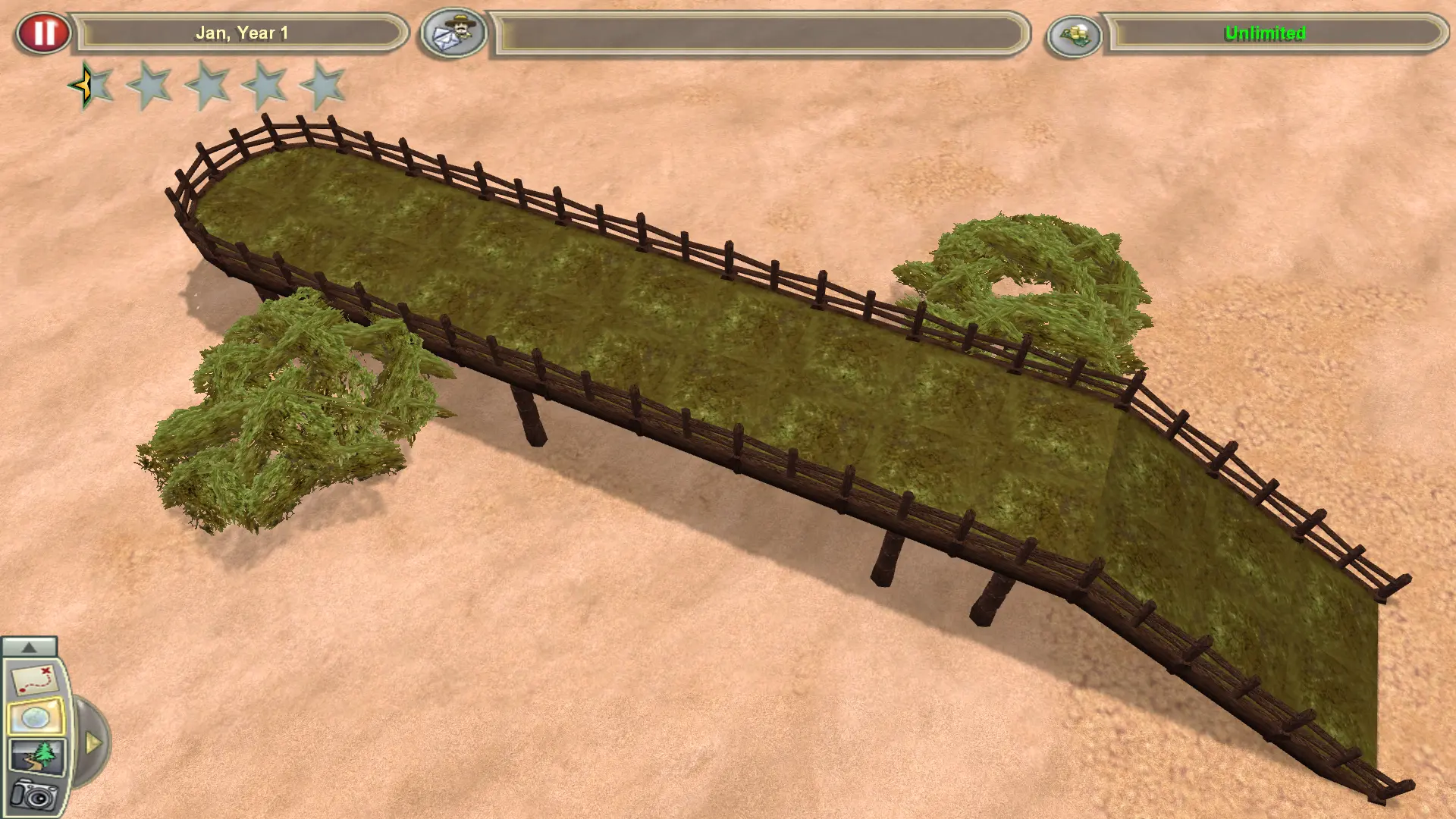
Task: Collapse the toolbar using the up arrow
Action: tap(30, 648)
